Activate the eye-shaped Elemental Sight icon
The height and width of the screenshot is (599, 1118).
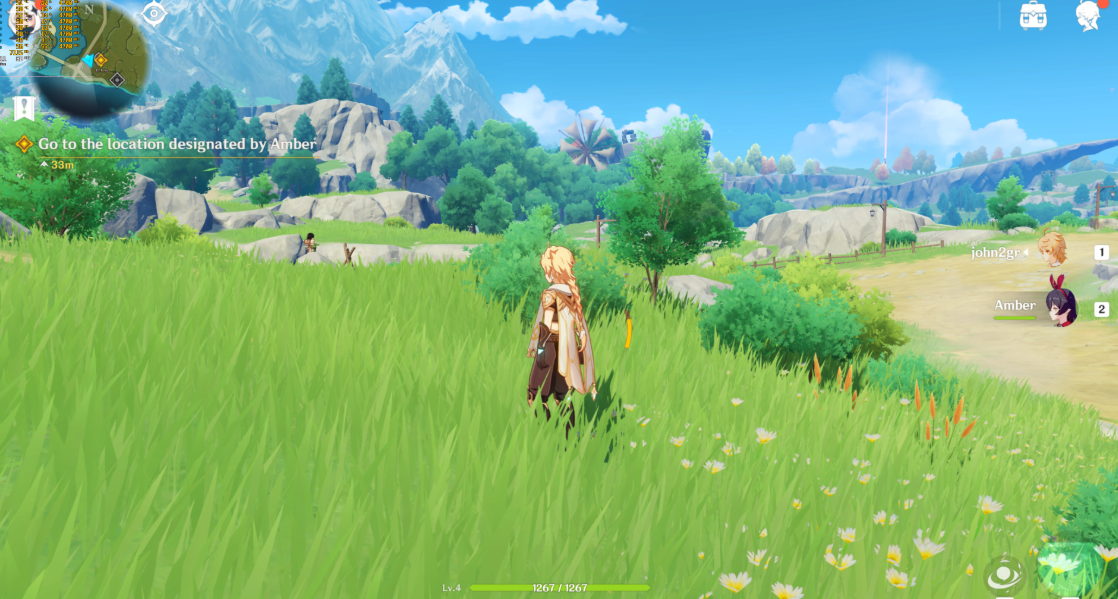point(154,14)
